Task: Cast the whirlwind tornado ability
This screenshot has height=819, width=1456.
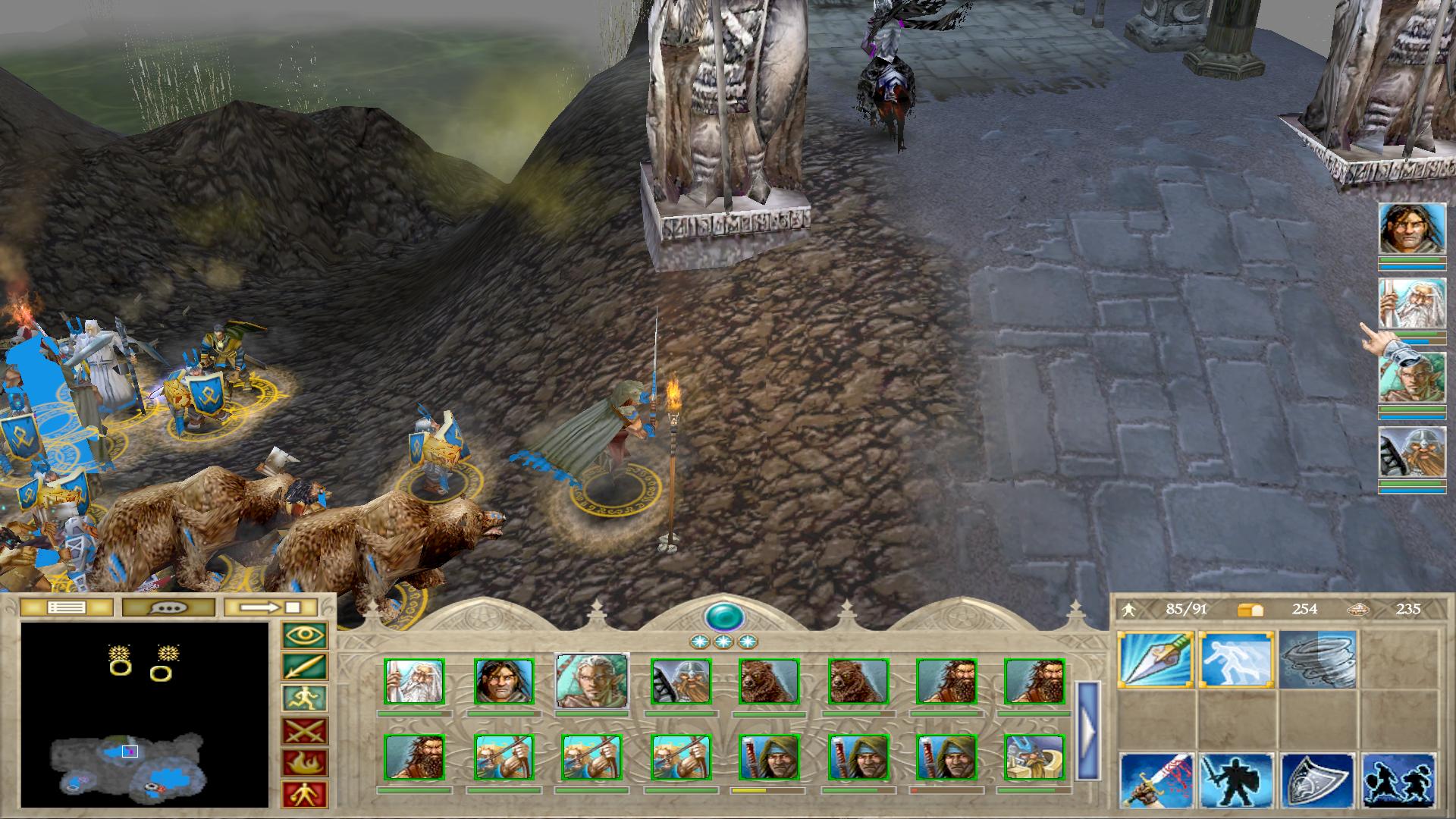Action: 1317,660
